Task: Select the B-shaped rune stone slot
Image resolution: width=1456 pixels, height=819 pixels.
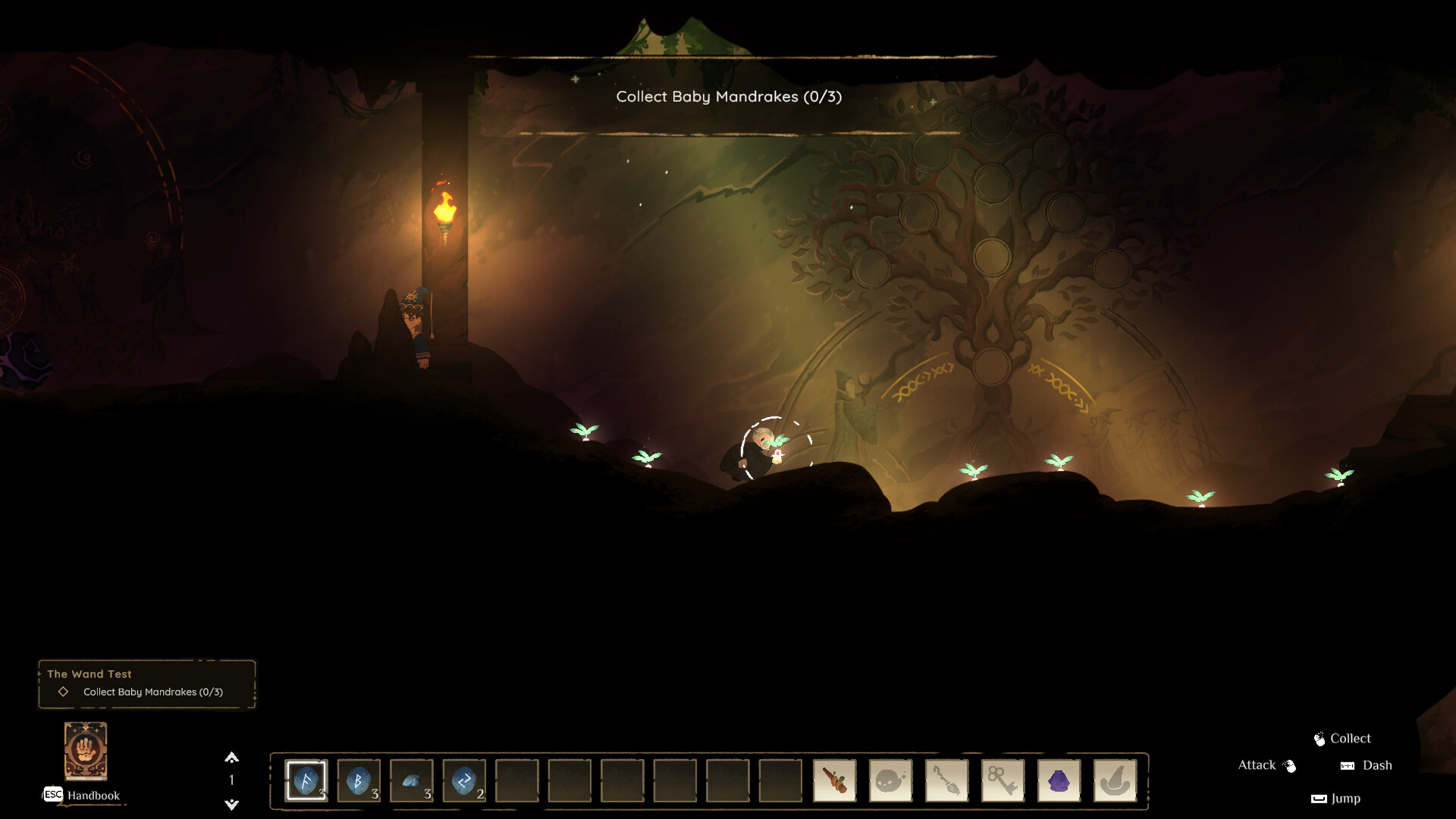Action: pos(359,780)
